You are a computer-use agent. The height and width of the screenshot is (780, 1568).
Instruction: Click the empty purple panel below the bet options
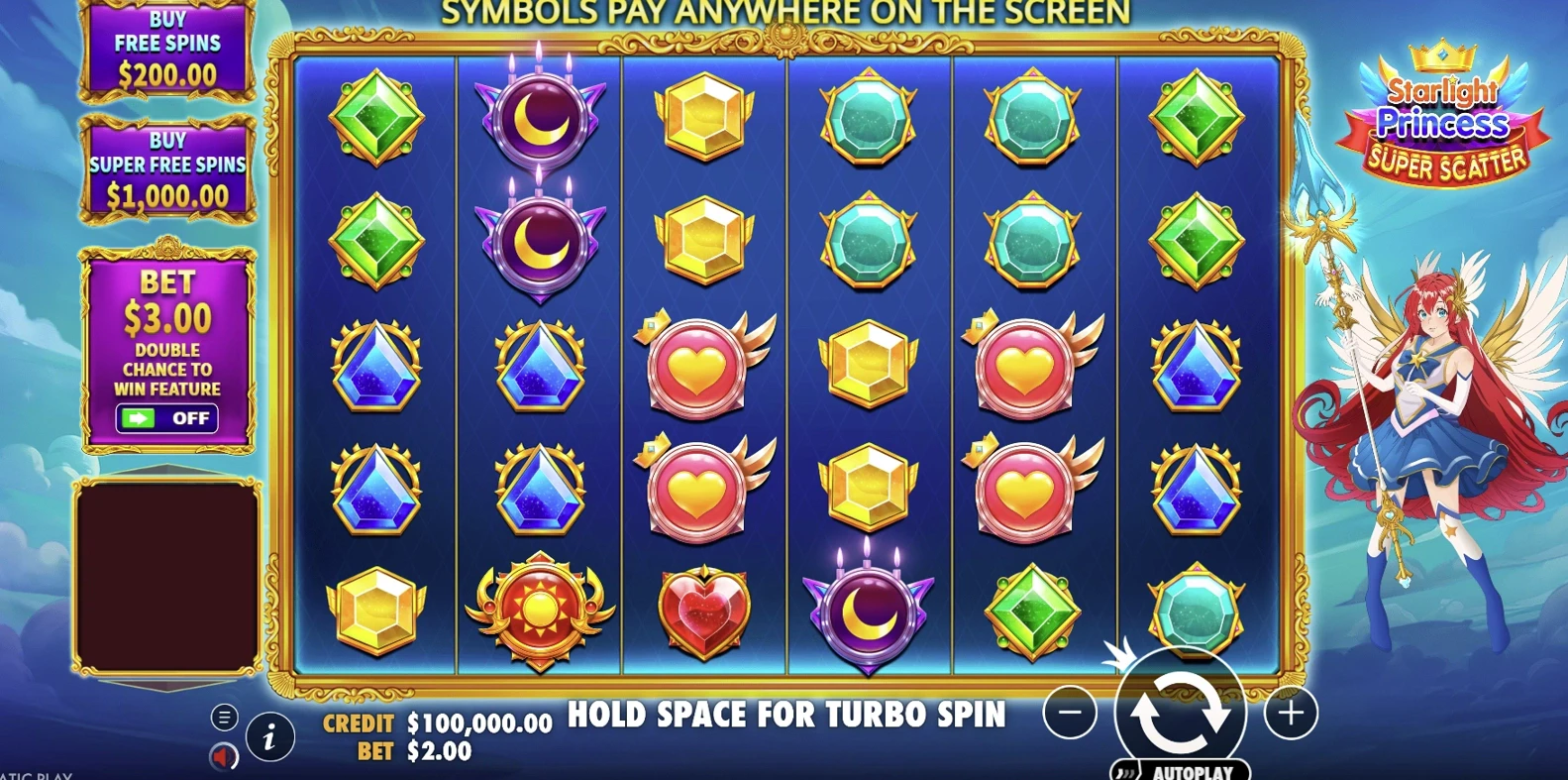[x=167, y=577]
